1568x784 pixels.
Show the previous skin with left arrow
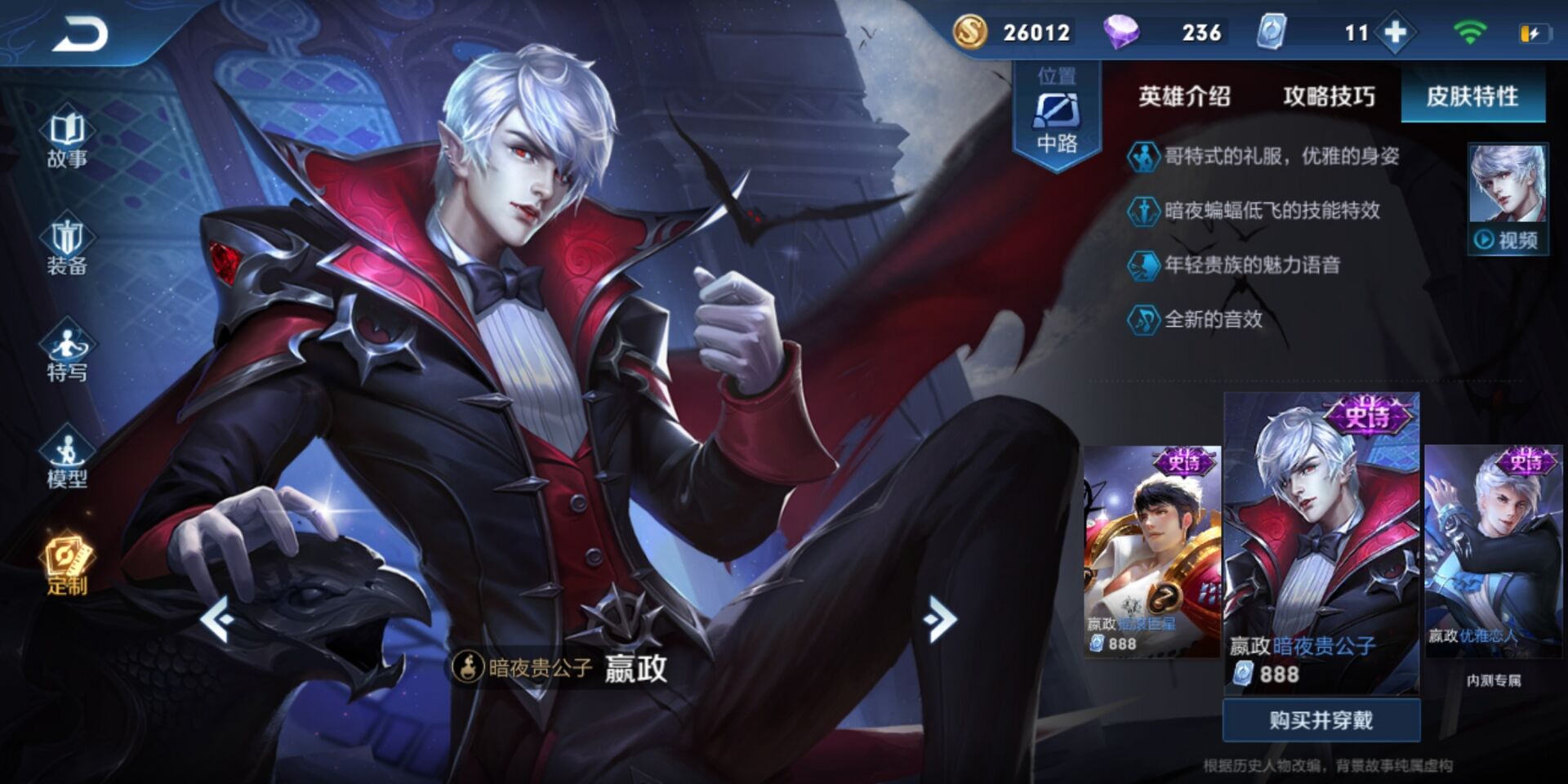(218, 619)
